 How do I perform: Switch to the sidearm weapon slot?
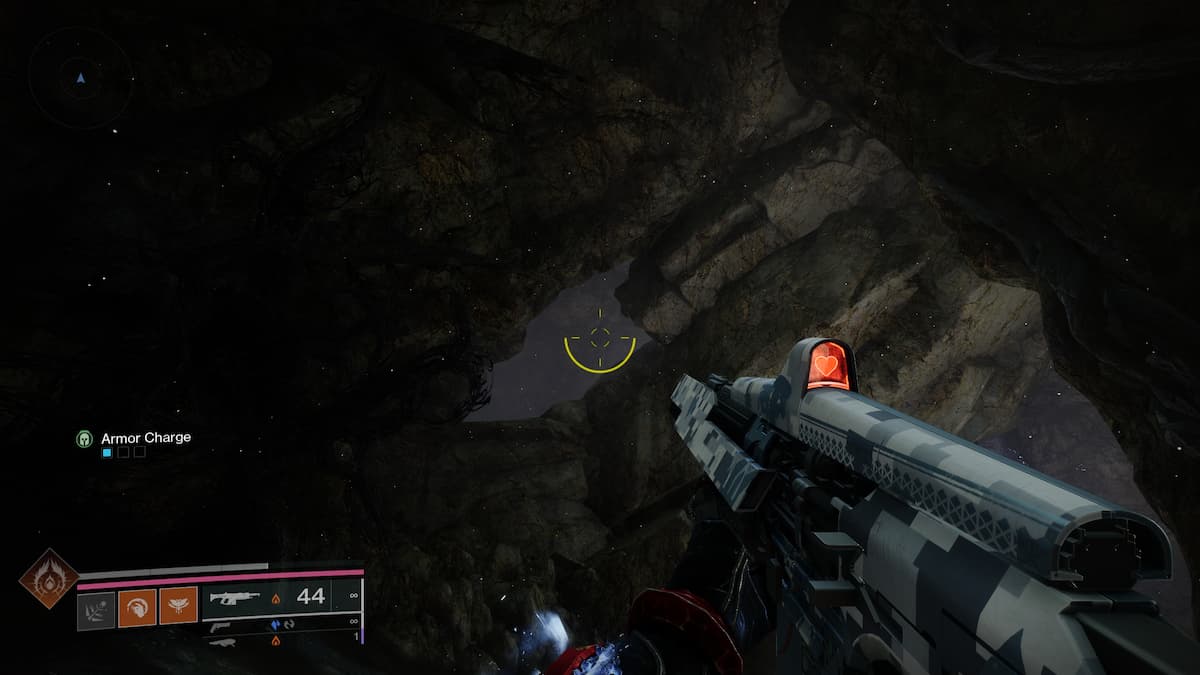pyautogui.click(x=220, y=625)
